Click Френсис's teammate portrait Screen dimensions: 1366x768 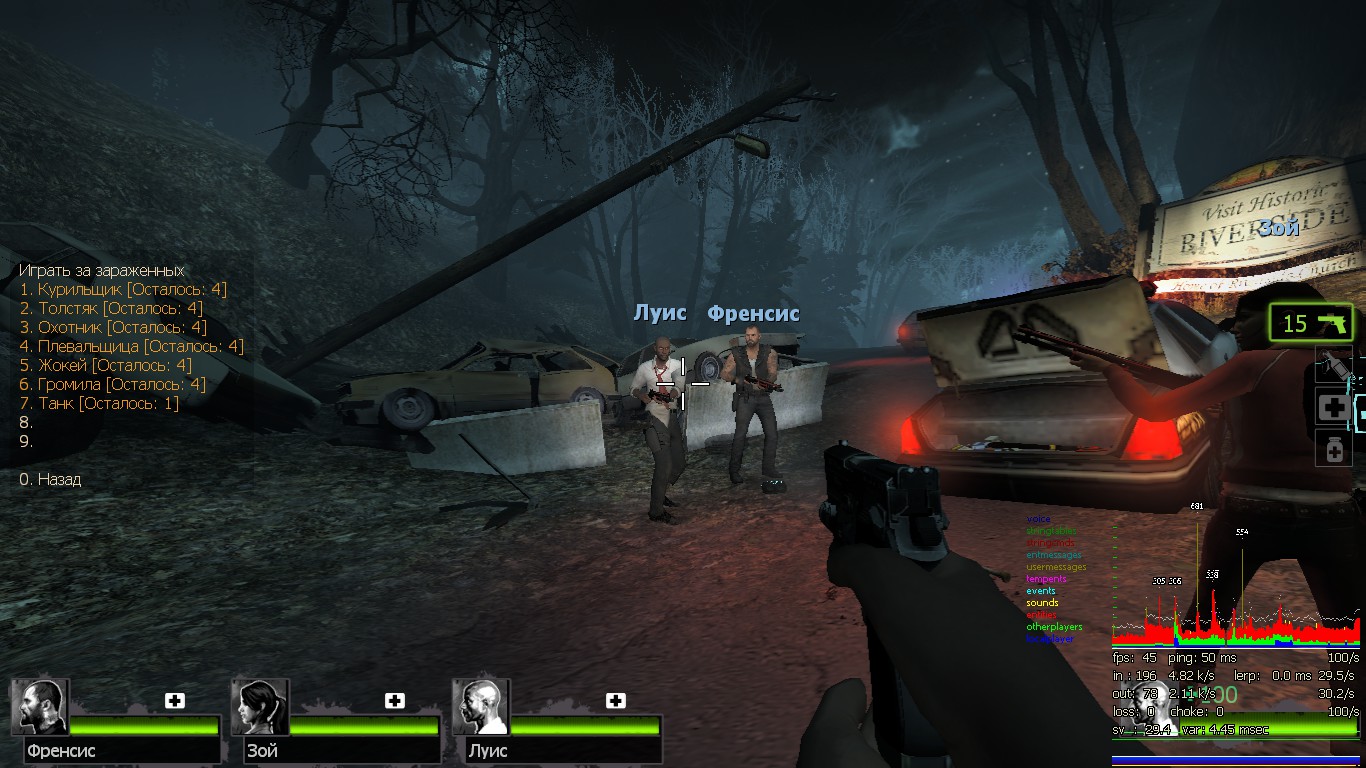click(x=40, y=707)
